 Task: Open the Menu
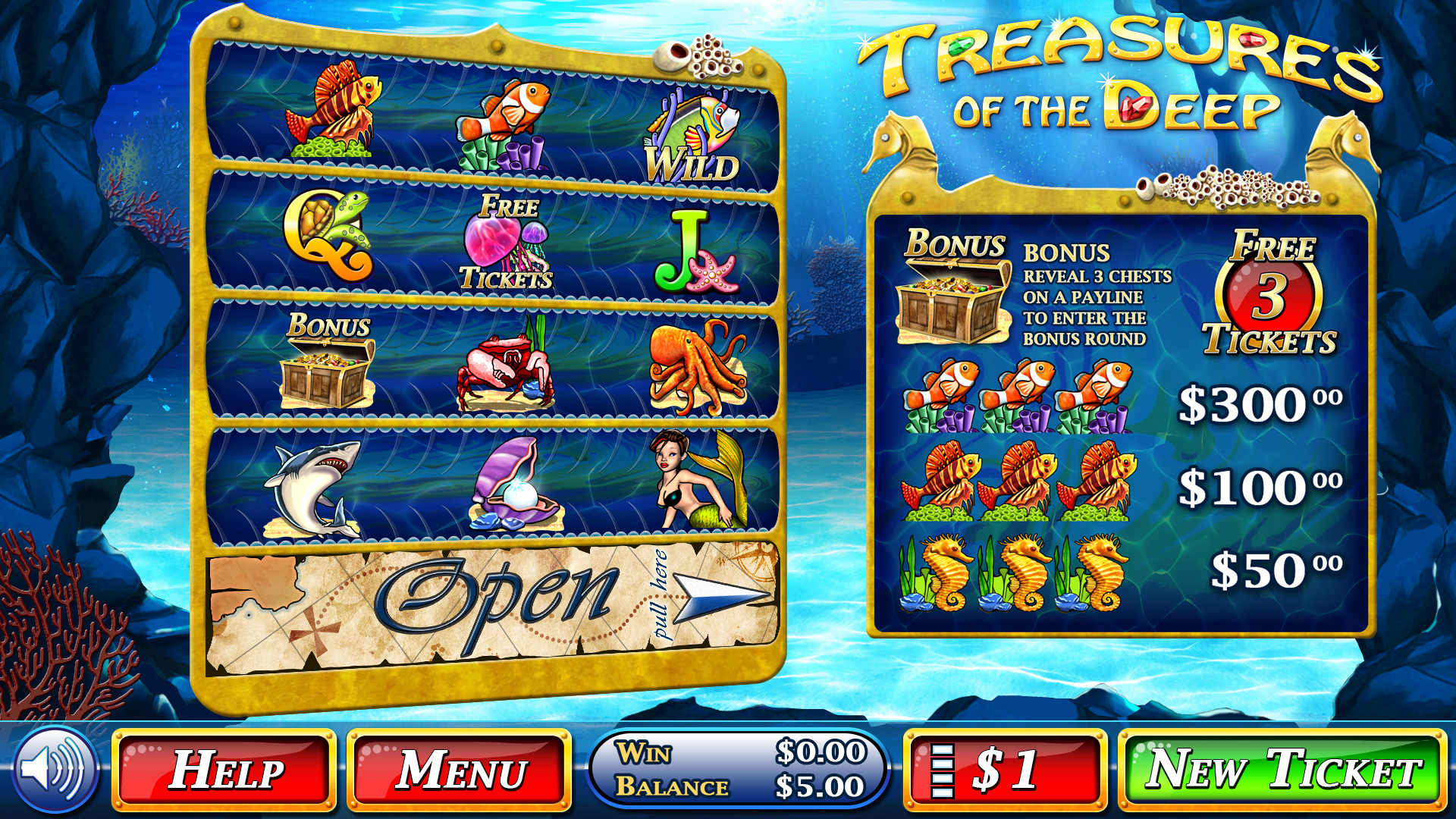(460, 770)
